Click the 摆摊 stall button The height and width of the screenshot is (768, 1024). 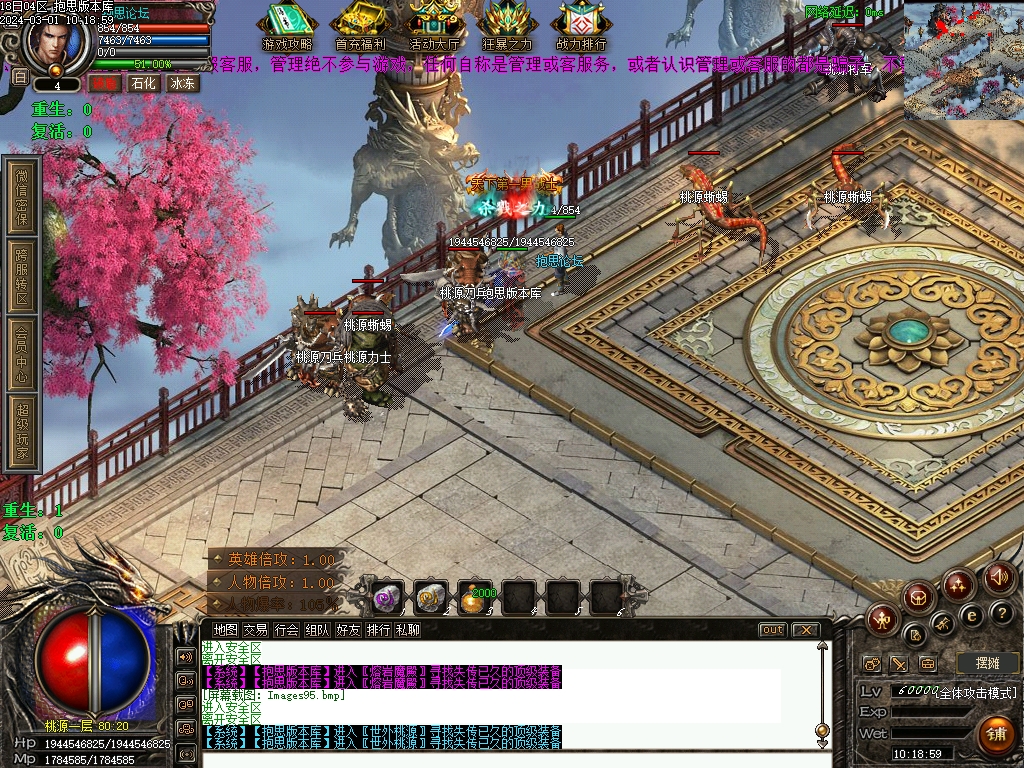pyautogui.click(x=987, y=663)
